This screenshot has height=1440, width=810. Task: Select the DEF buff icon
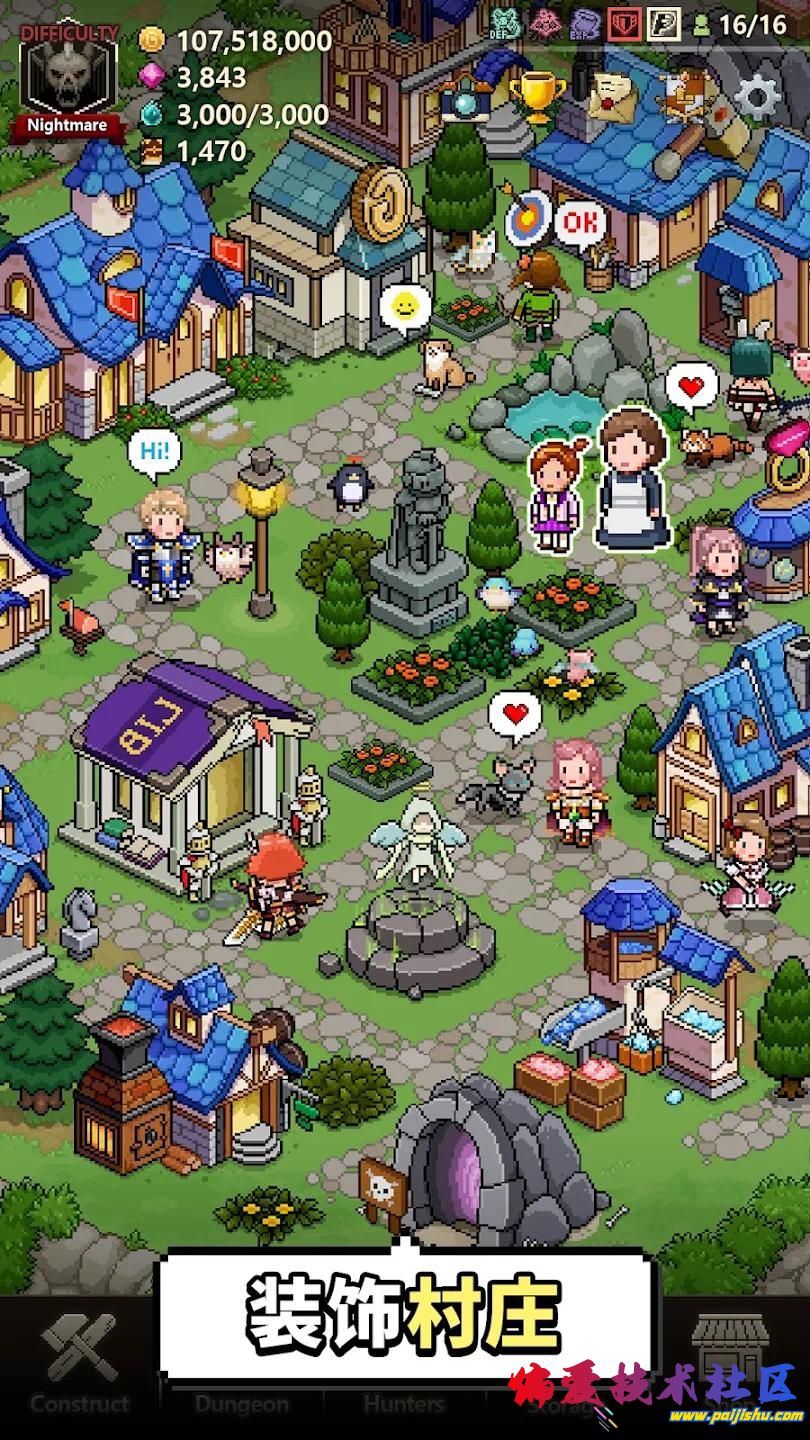tap(505, 22)
